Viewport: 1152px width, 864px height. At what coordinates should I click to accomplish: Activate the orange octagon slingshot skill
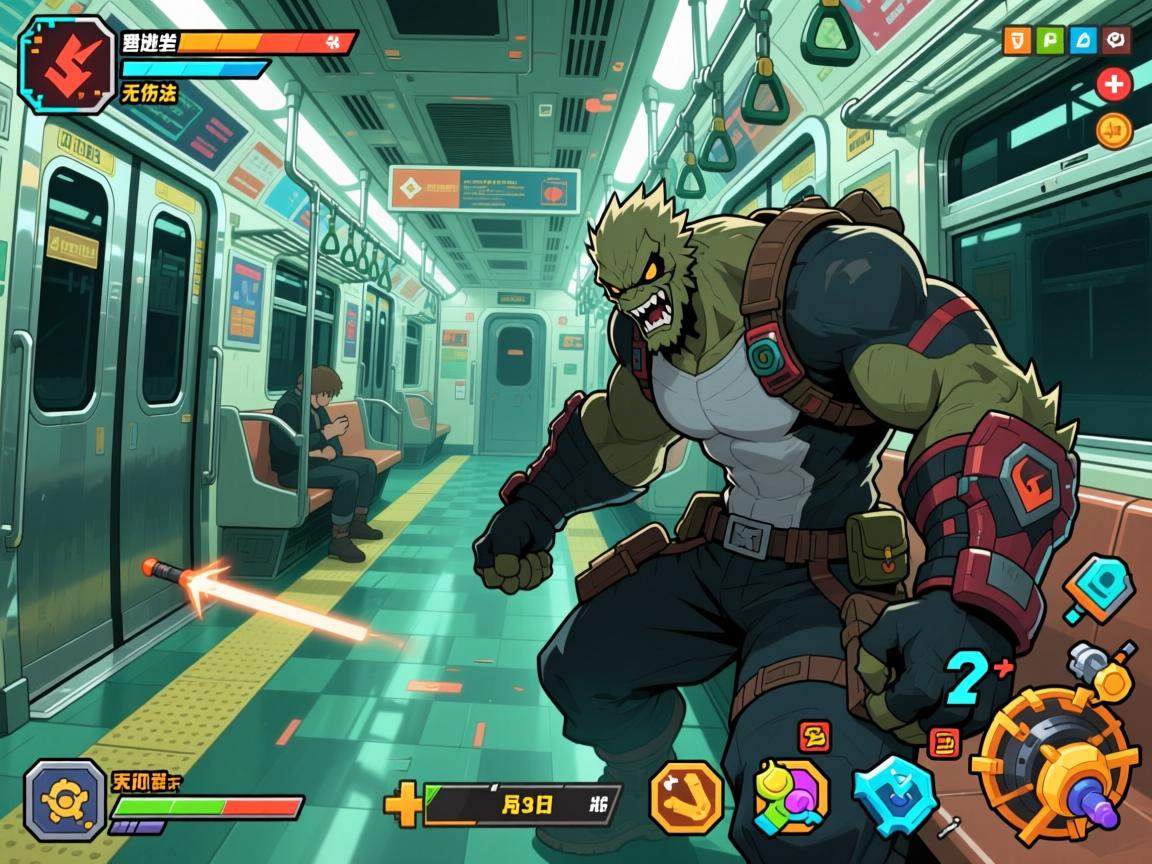click(687, 796)
